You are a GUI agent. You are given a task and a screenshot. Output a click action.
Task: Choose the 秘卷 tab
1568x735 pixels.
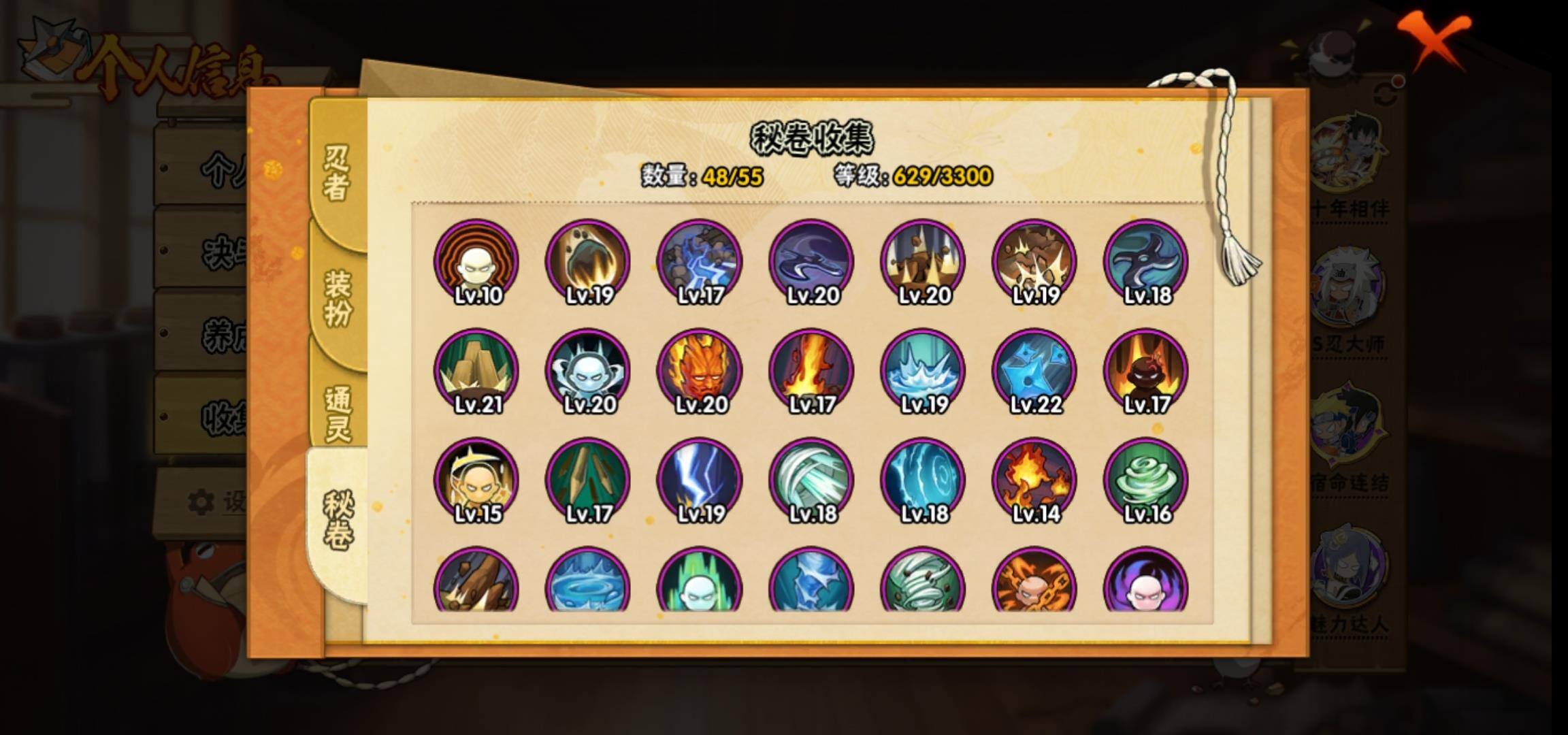coord(337,521)
